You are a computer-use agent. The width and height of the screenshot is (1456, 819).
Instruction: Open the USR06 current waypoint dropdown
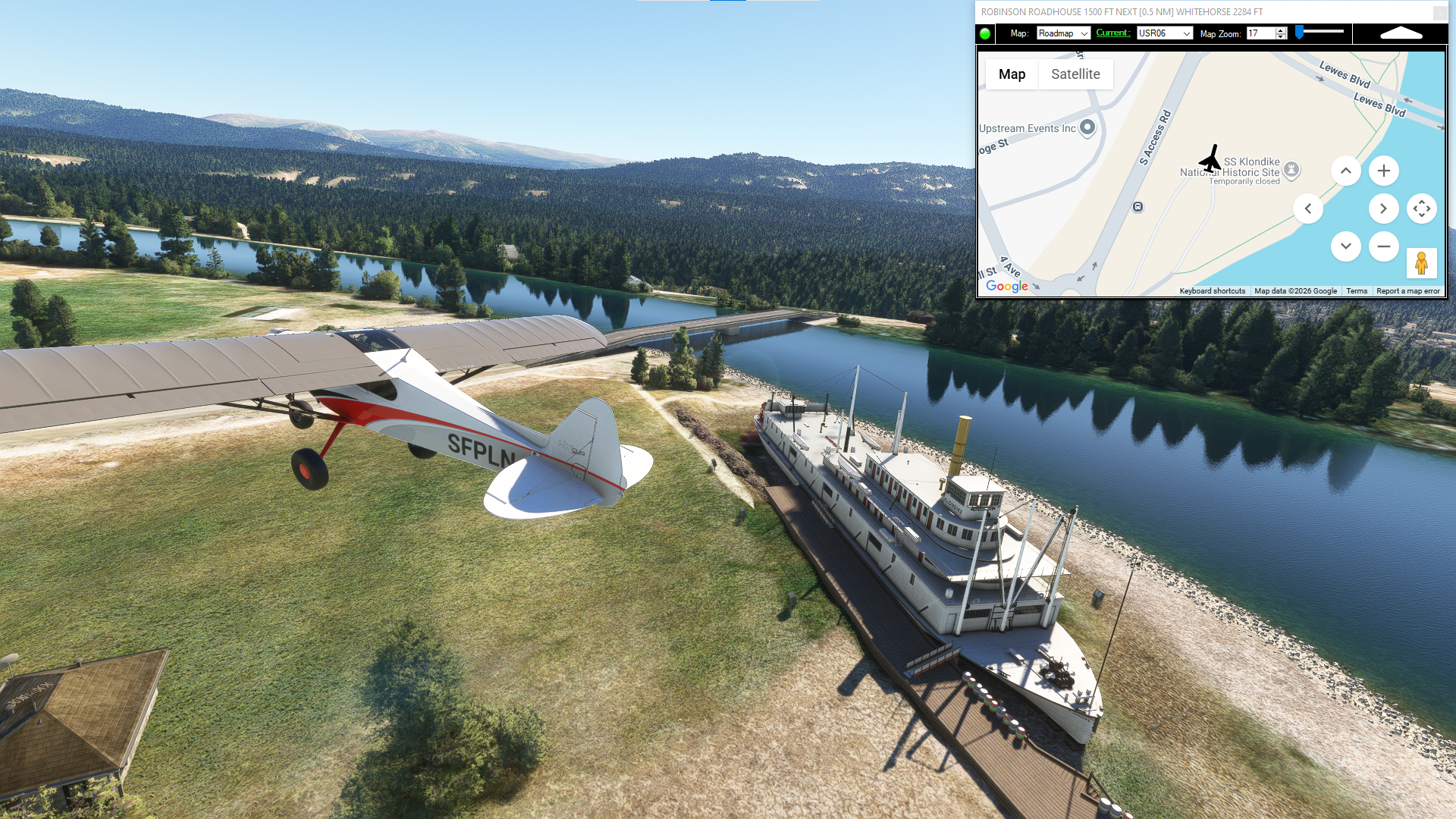(1164, 33)
